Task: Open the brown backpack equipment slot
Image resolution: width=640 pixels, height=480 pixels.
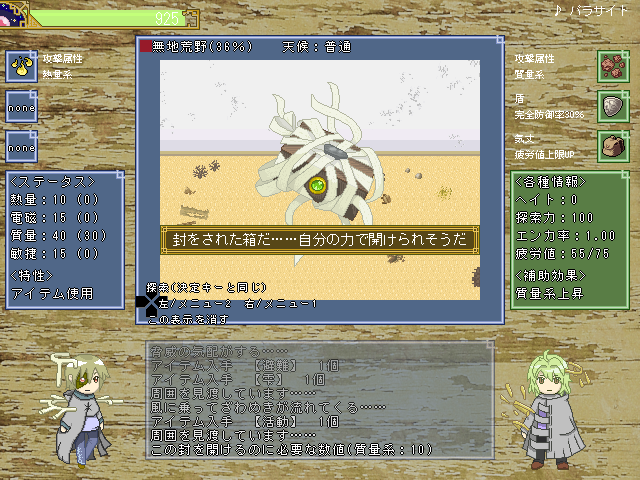Action: tap(612, 145)
